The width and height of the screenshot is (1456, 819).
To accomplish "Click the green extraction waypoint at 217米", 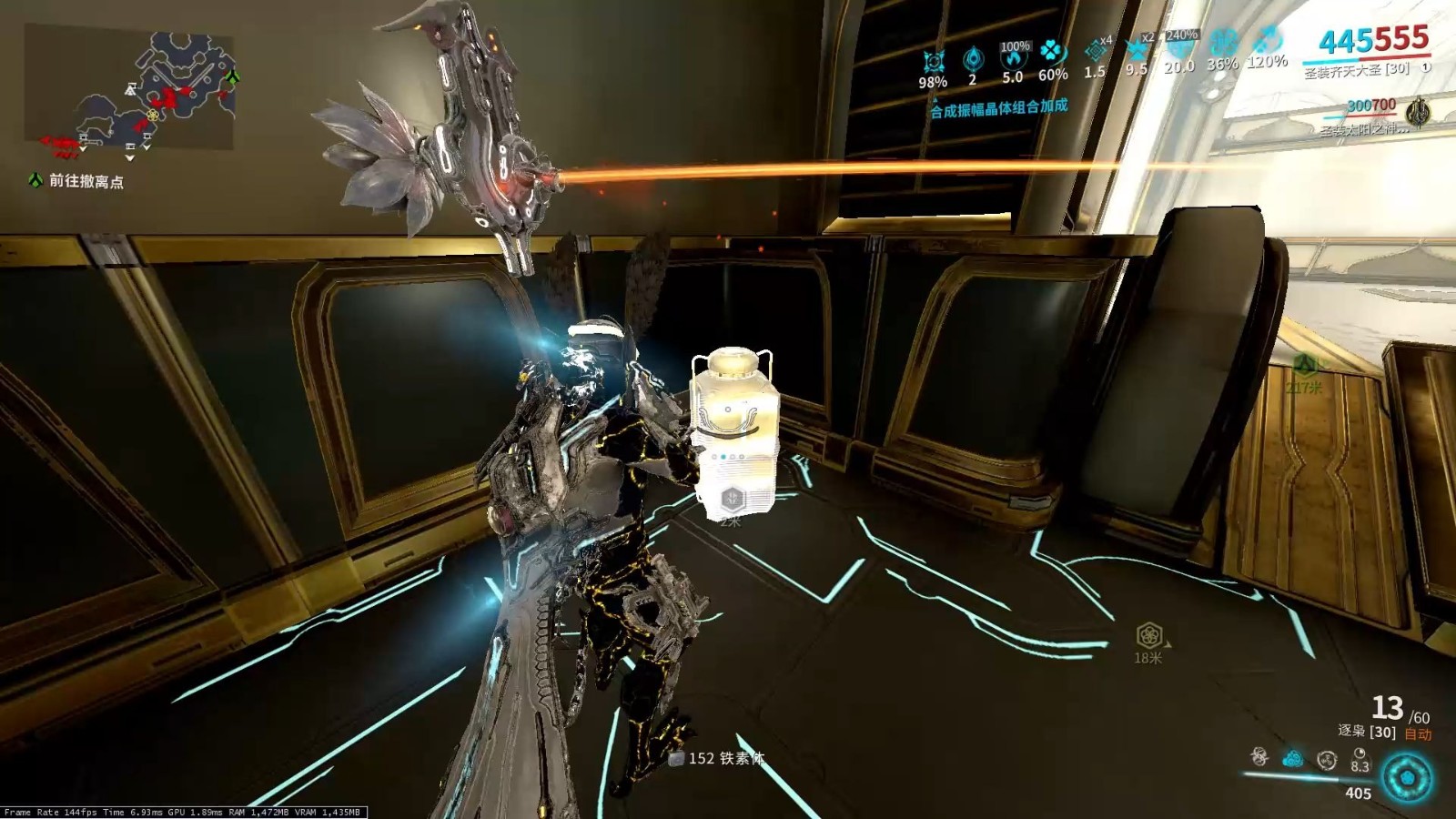I will pos(1305,366).
